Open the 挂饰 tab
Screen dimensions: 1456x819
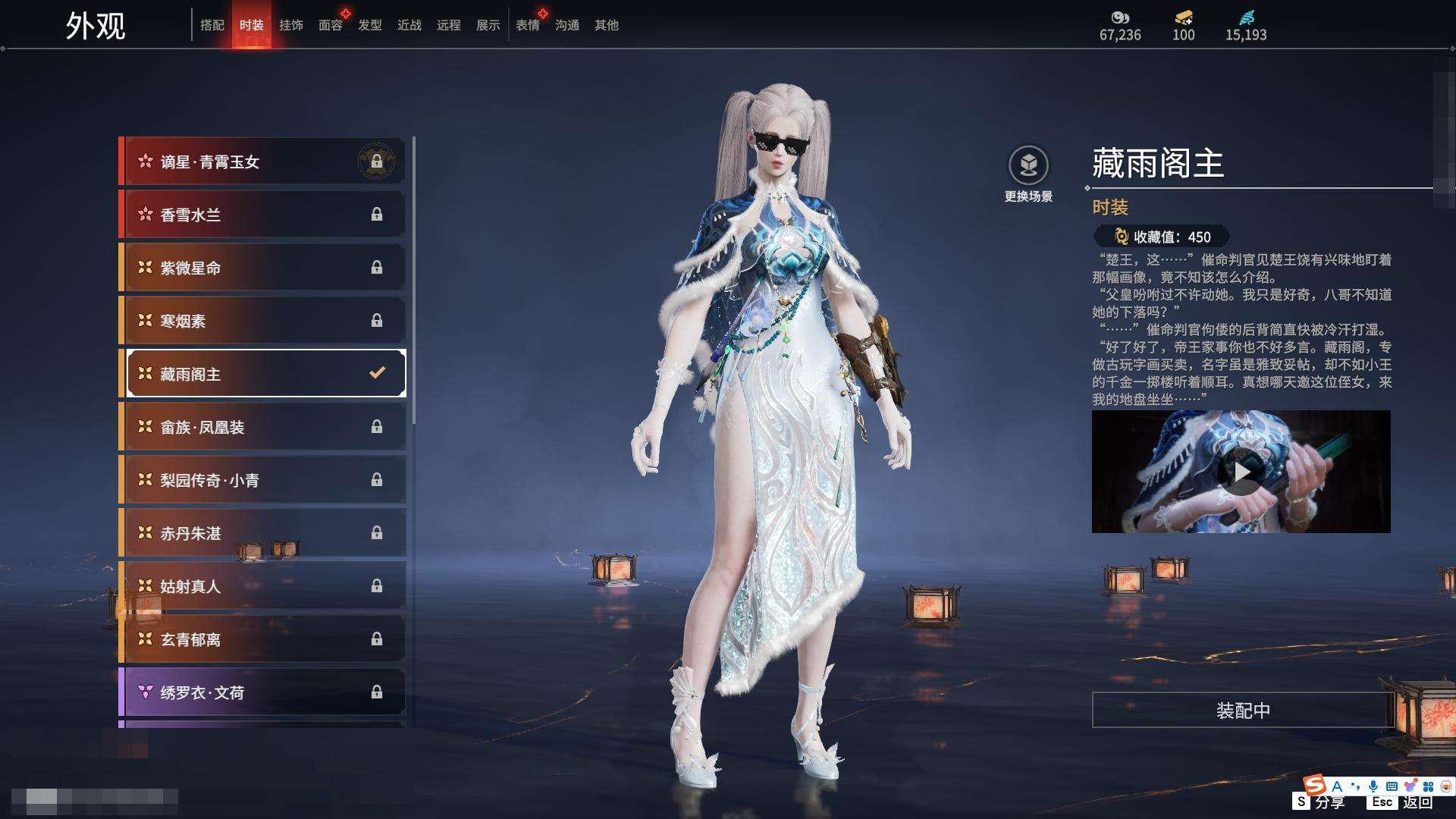[291, 25]
